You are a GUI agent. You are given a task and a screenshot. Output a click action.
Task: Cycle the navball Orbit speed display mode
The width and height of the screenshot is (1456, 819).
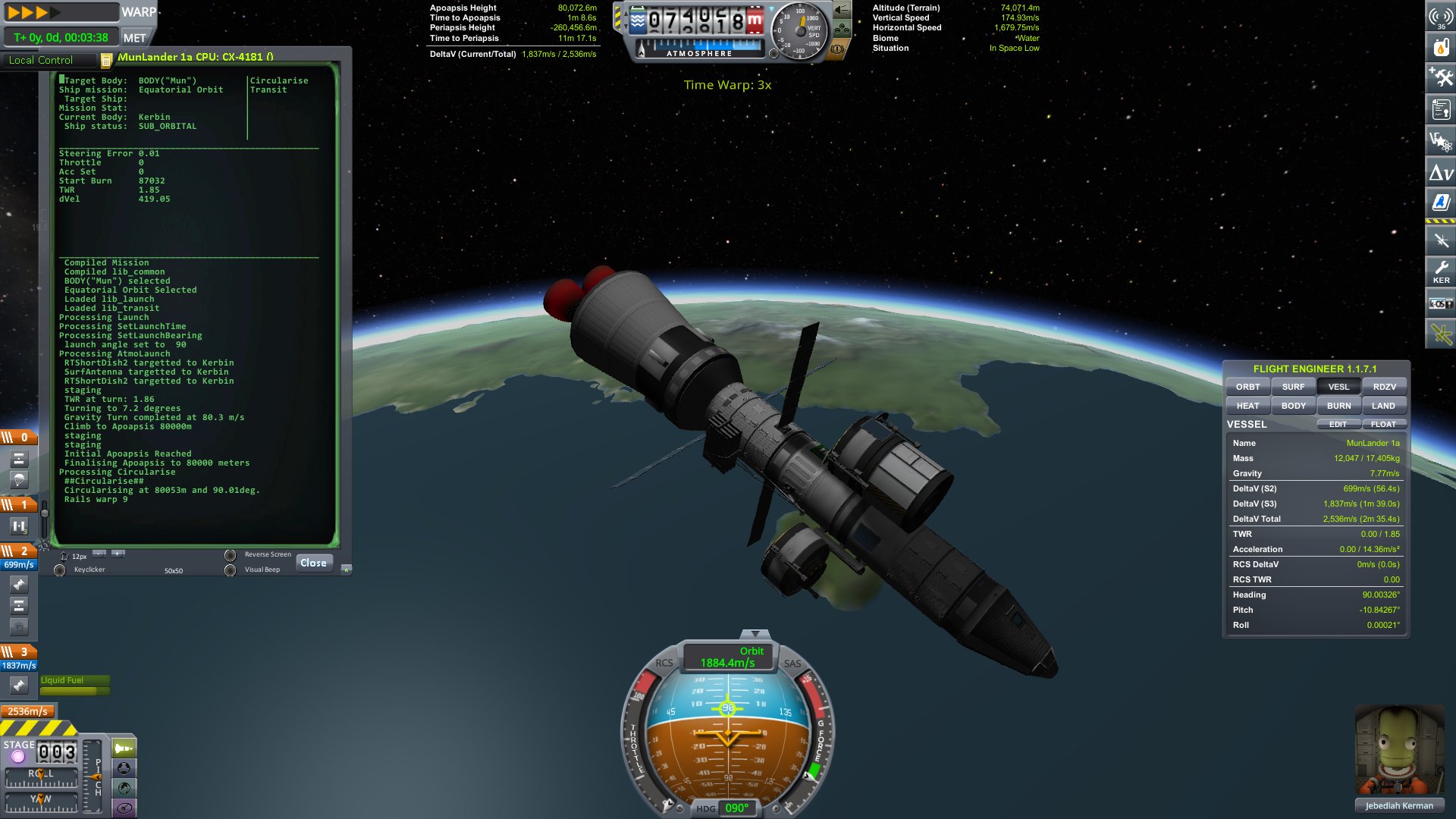point(728,657)
